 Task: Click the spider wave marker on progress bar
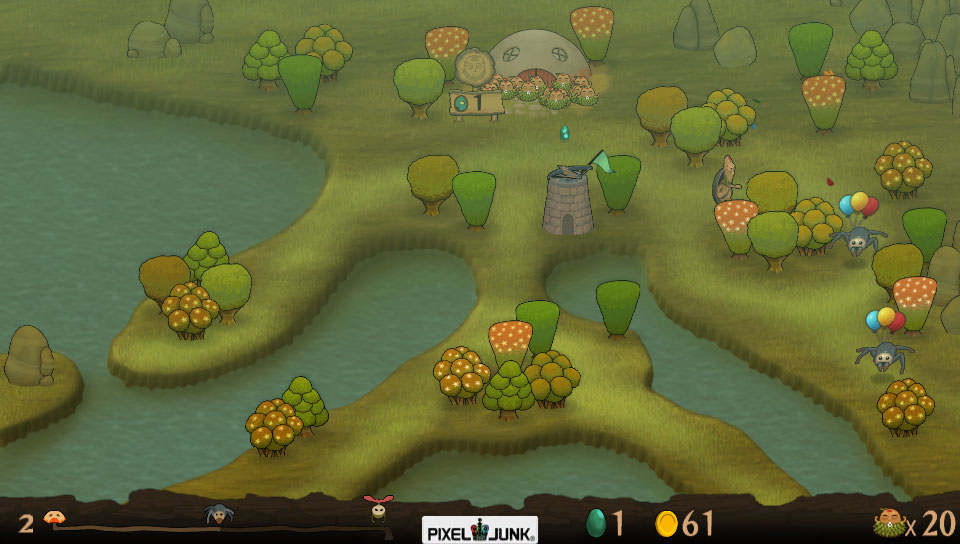click(x=219, y=514)
